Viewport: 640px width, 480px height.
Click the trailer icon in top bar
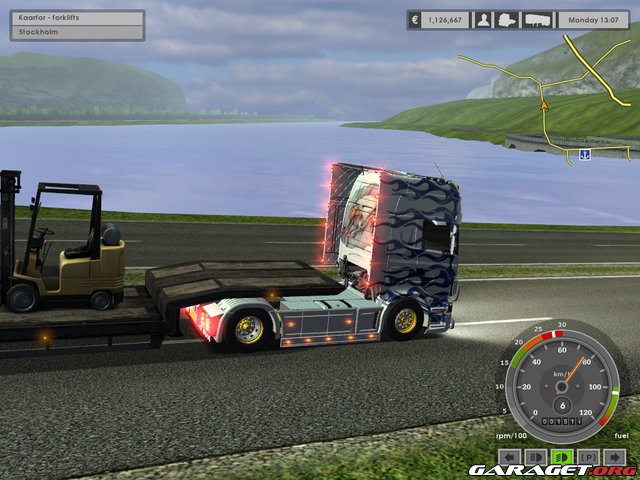pos(538,19)
